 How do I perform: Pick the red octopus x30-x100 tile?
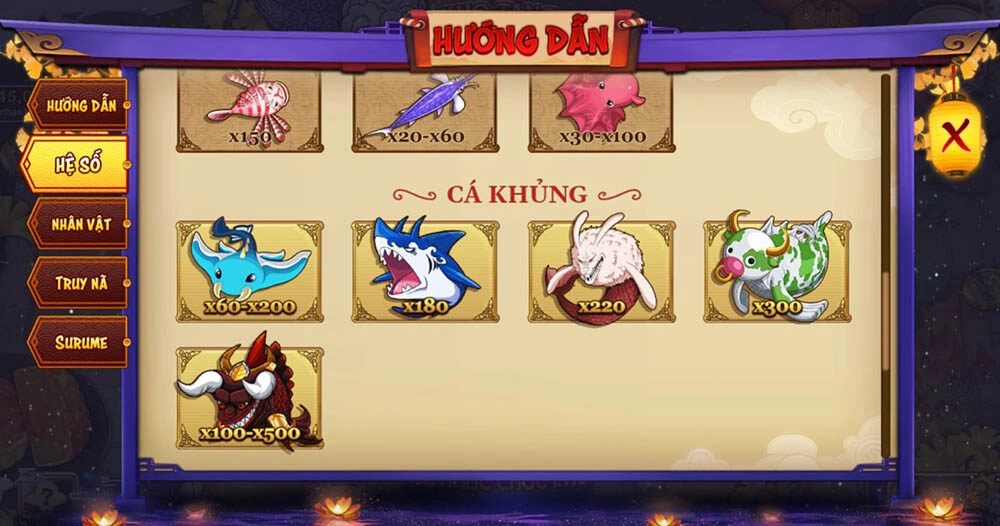click(x=601, y=112)
